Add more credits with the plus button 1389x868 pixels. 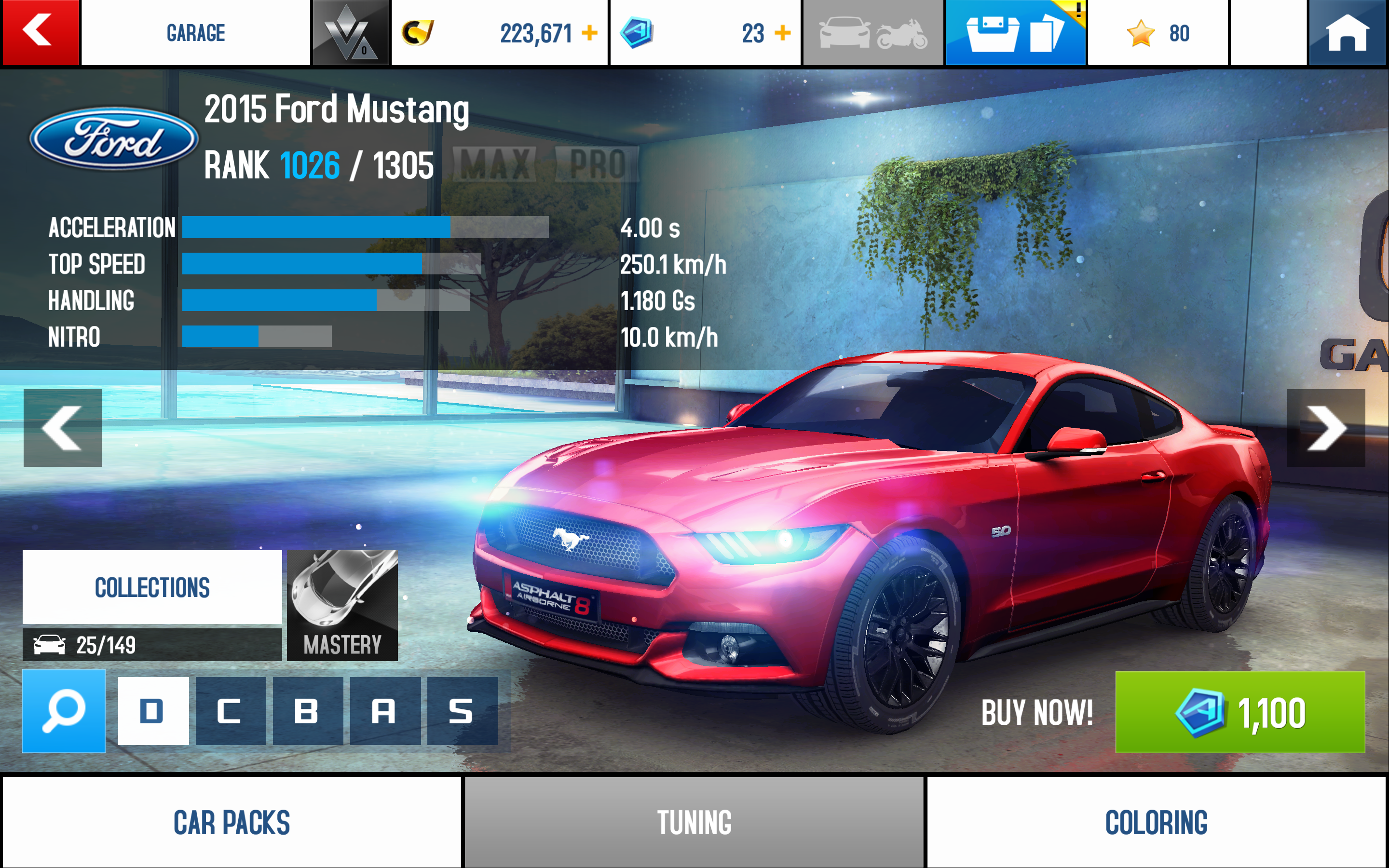pyautogui.click(x=589, y=33)
